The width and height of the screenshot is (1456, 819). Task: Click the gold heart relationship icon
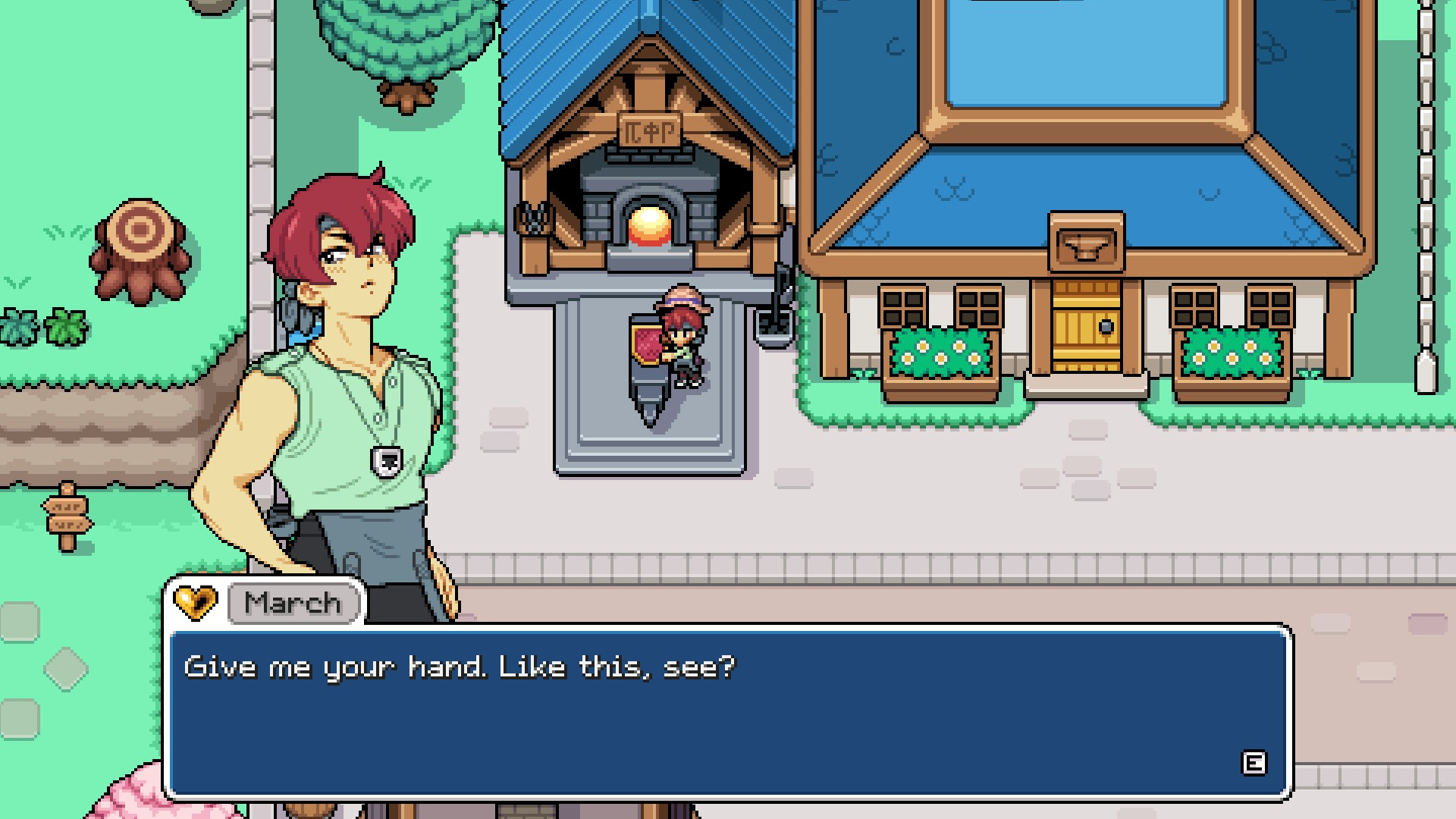tap(196, 604)
